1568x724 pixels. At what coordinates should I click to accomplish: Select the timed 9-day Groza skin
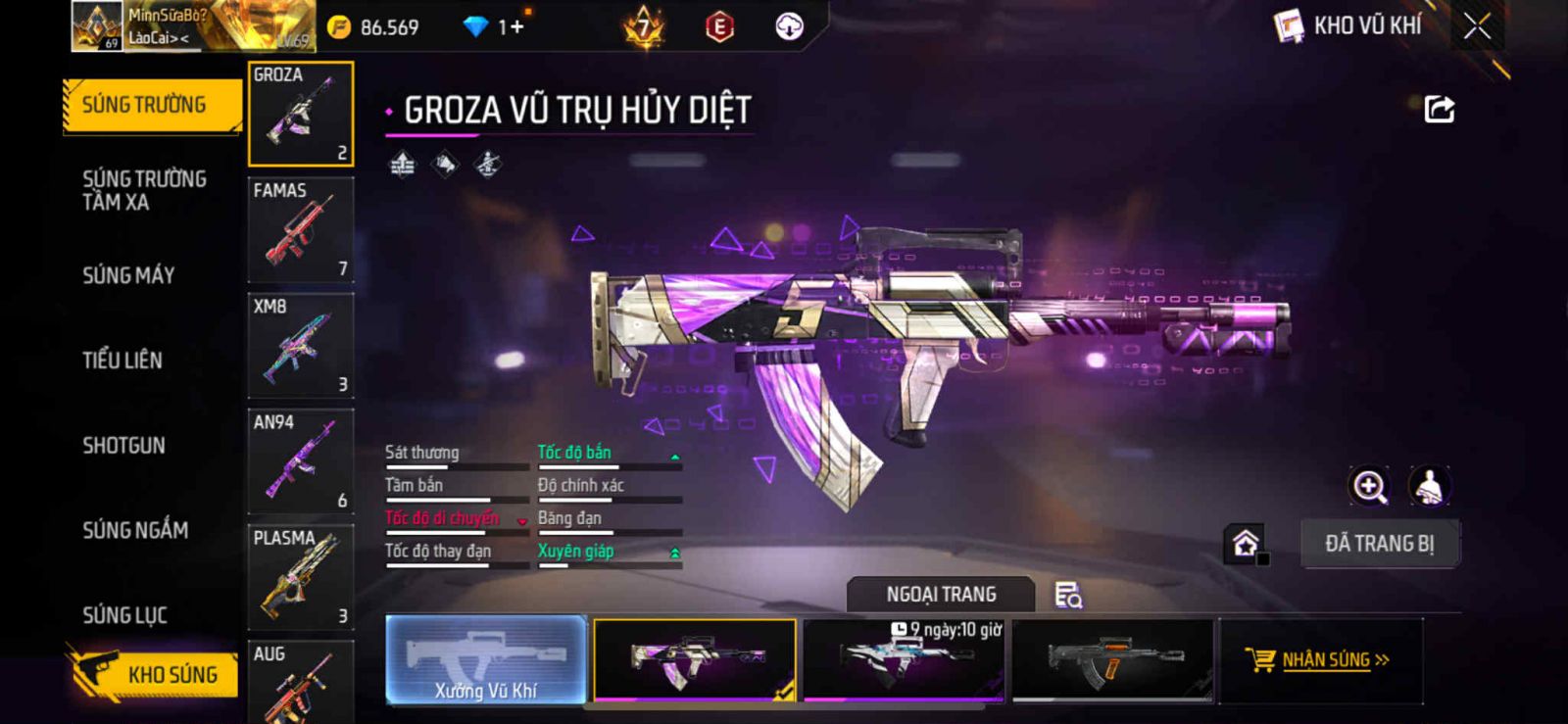[x=904, y=659]
